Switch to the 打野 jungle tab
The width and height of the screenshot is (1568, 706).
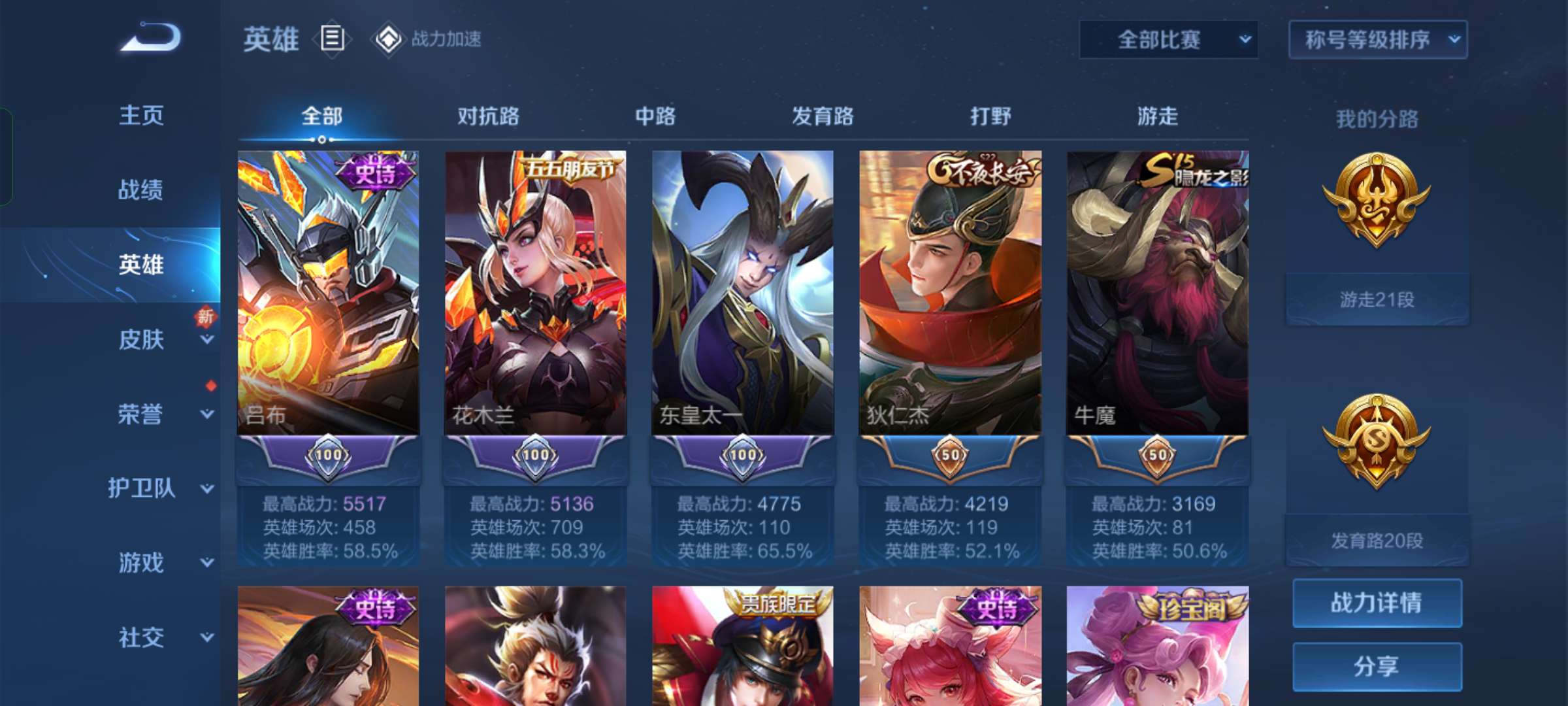click(988, 118)
